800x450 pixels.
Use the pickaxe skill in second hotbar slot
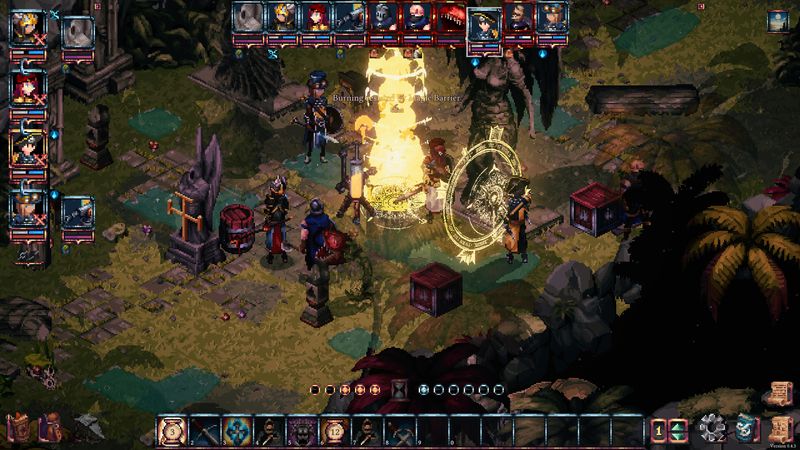coord(205,431)
